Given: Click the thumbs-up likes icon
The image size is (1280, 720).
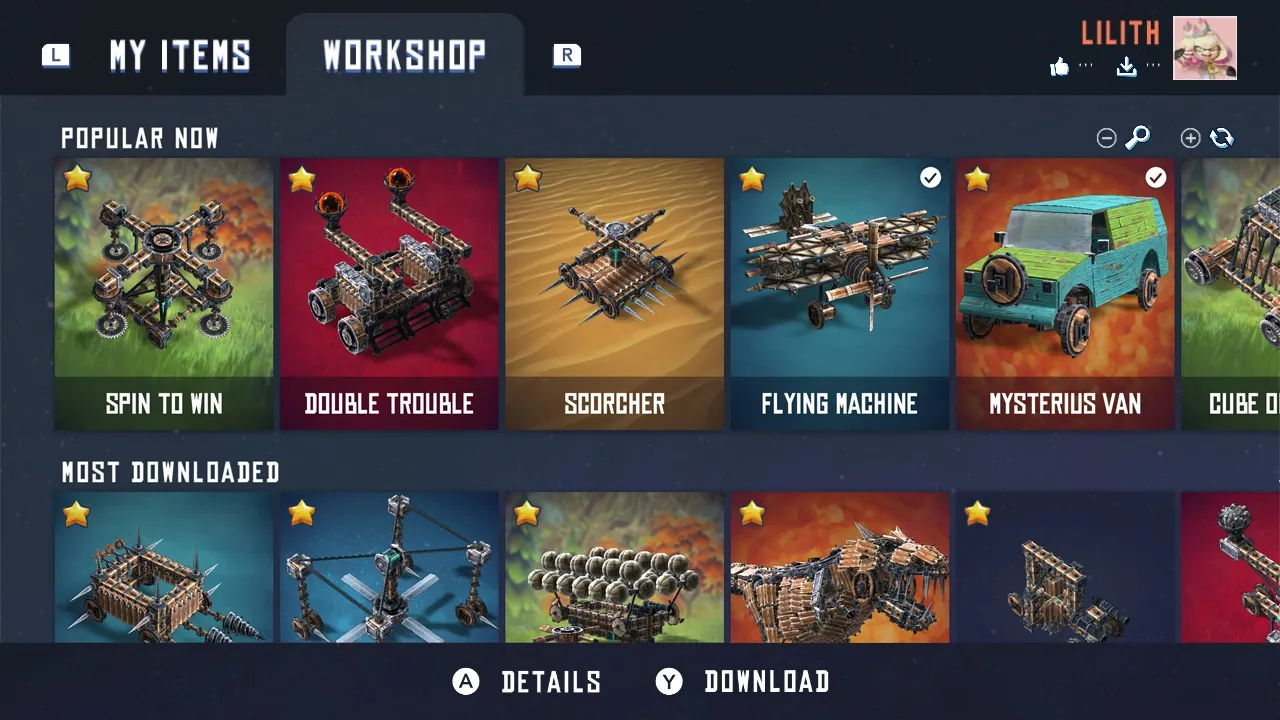Looking at the screenshot, I should [1060, 67].
